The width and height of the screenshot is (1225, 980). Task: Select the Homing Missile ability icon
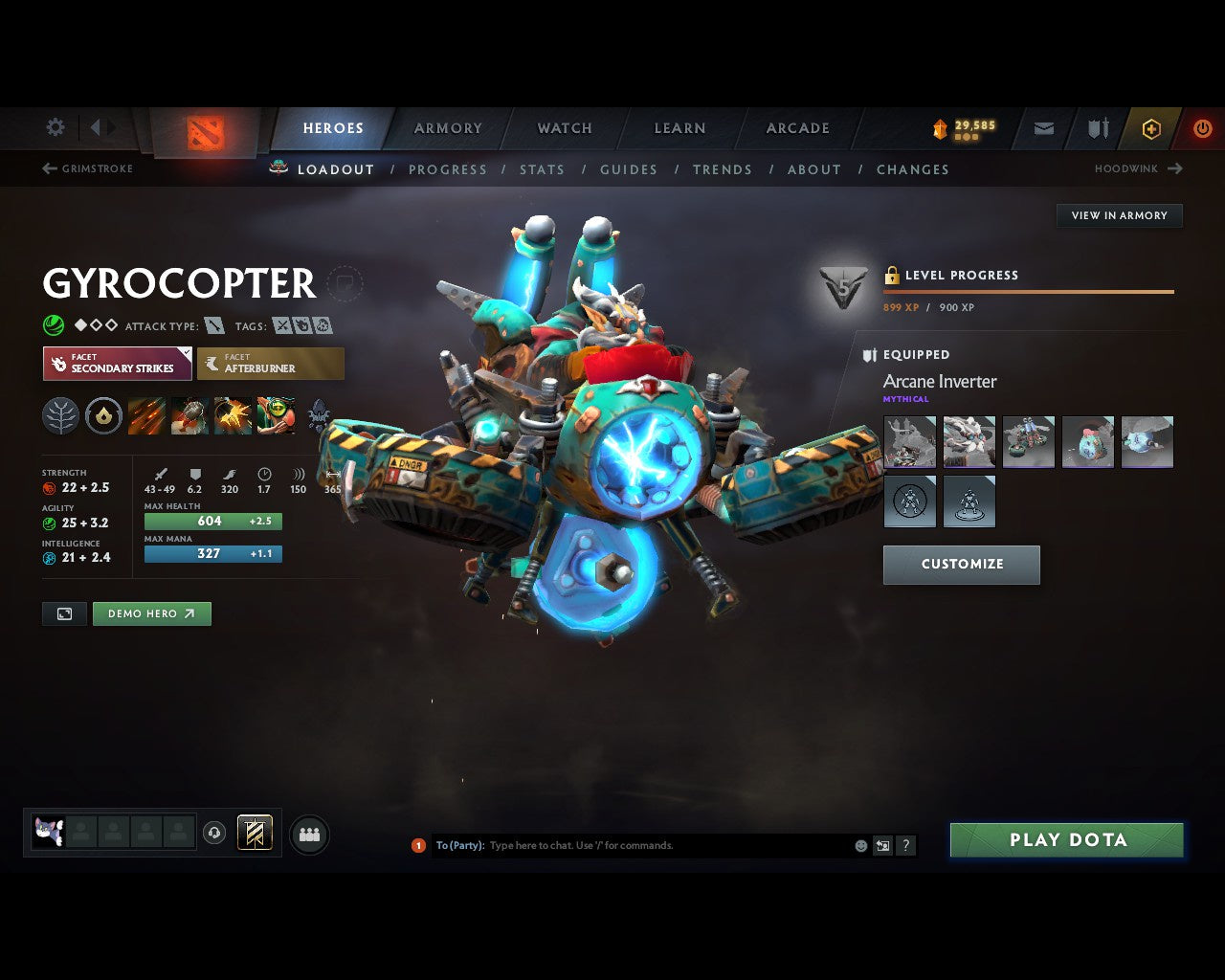(189, 415)
